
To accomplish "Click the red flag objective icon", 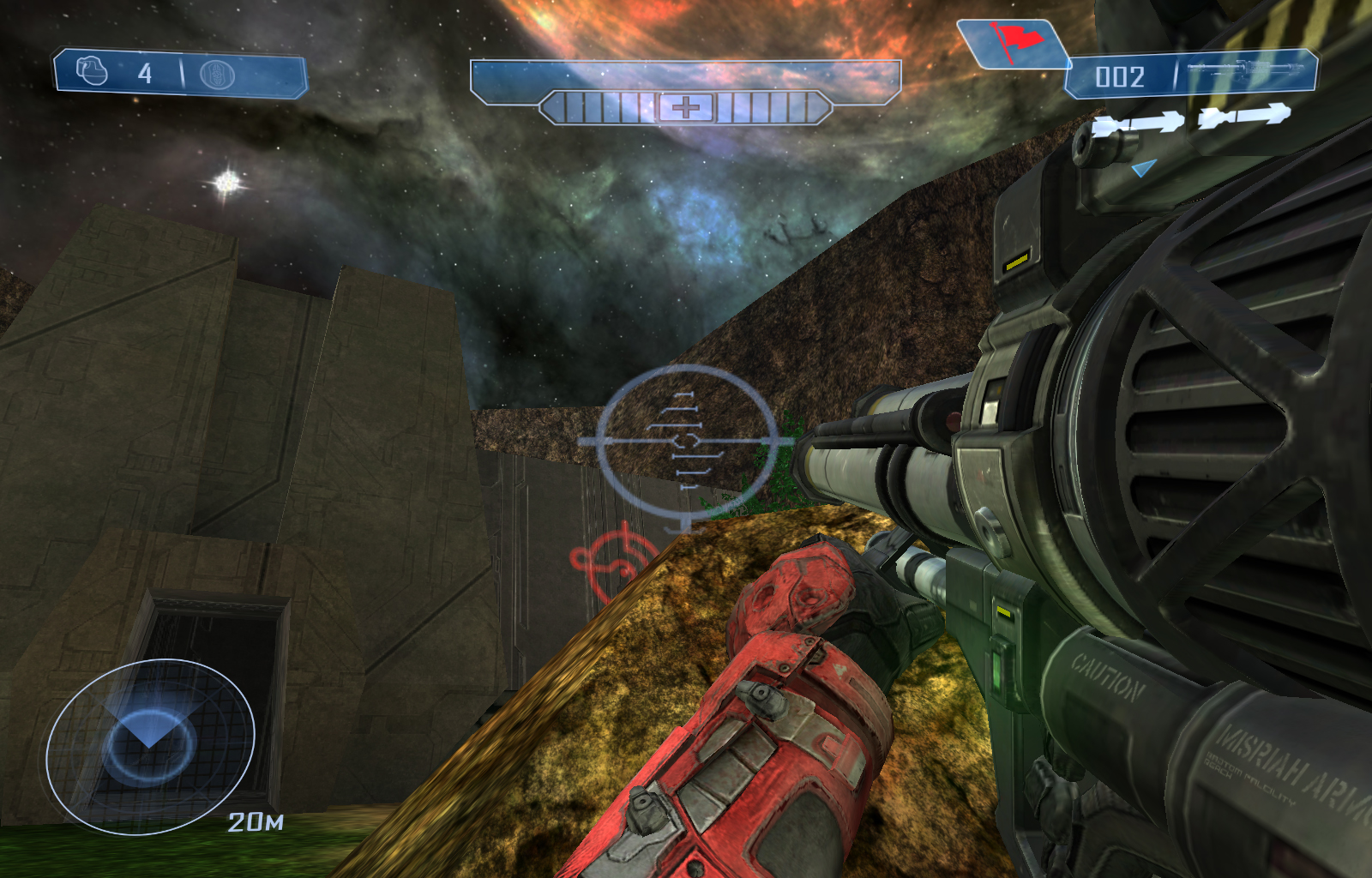I will click(1014, 43).
